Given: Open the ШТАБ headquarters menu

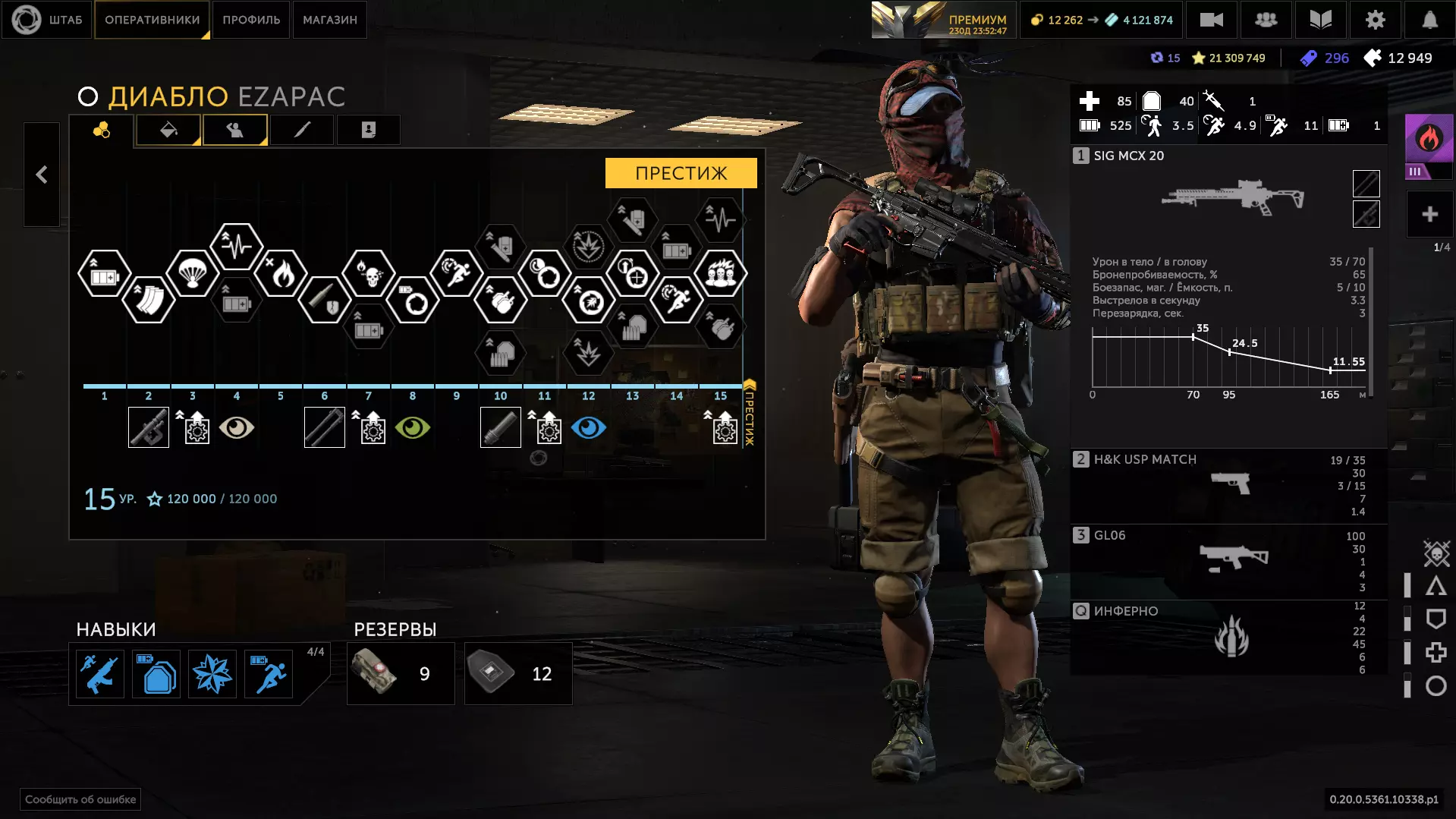Looking at the screenshot, I should pyautogui.click(x=47, y=20).
